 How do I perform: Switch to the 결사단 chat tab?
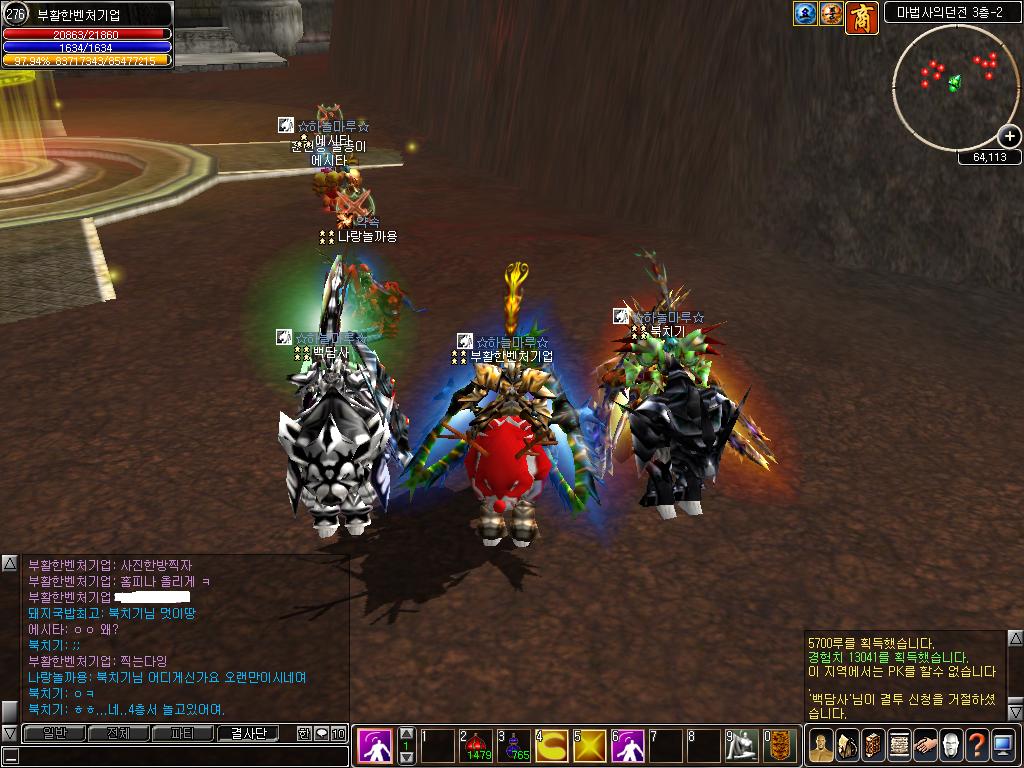(x=247, y=733)
